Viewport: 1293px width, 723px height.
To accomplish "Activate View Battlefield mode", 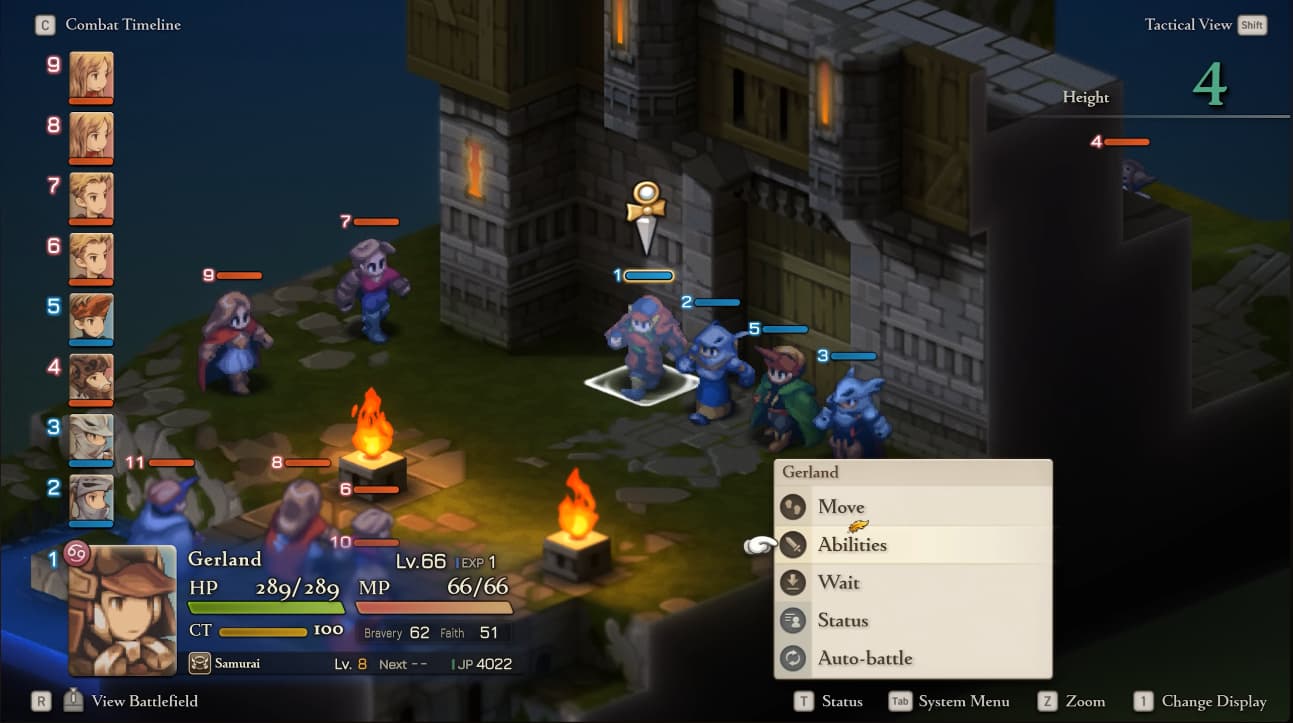I will tap(144, 701).
